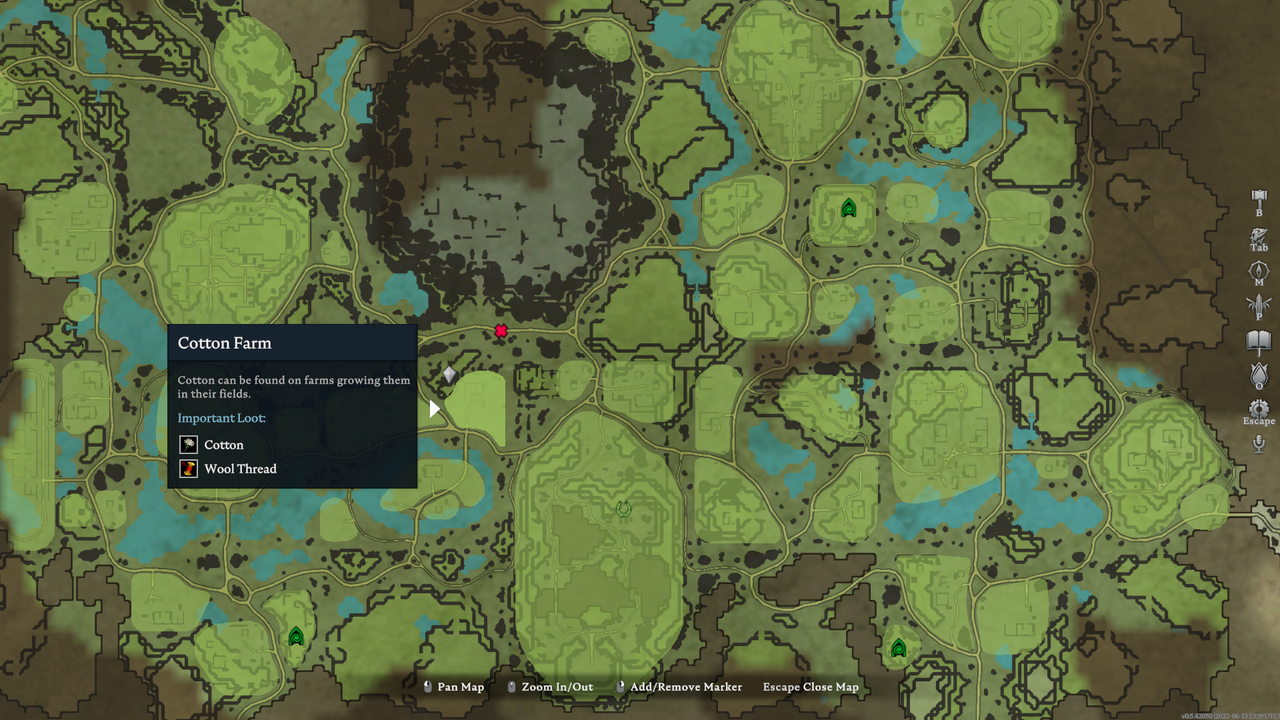Click the Cotton Farm tooltip title

click(x=224, y=343)
